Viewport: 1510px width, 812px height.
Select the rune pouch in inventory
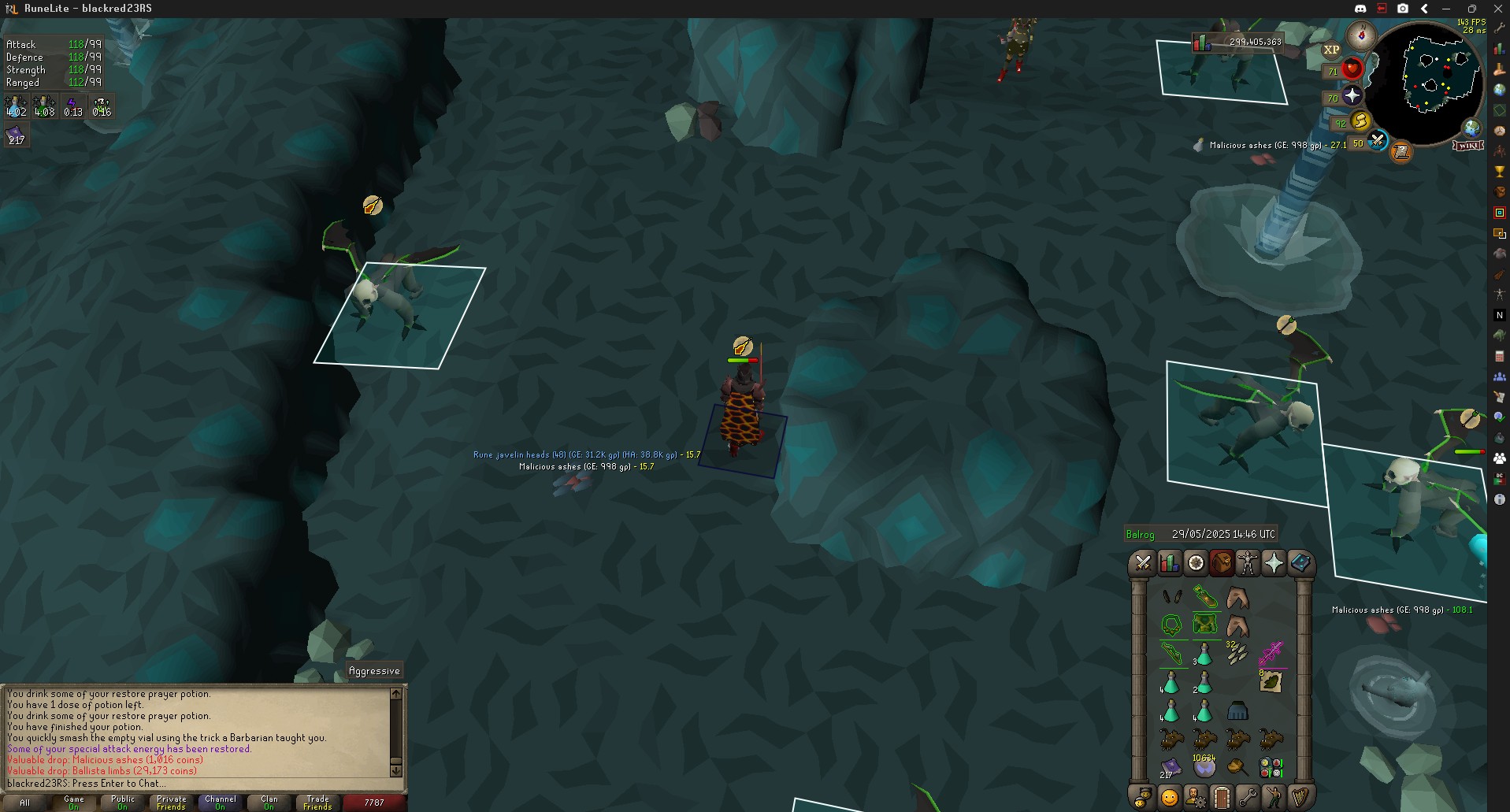[1271, 767]
